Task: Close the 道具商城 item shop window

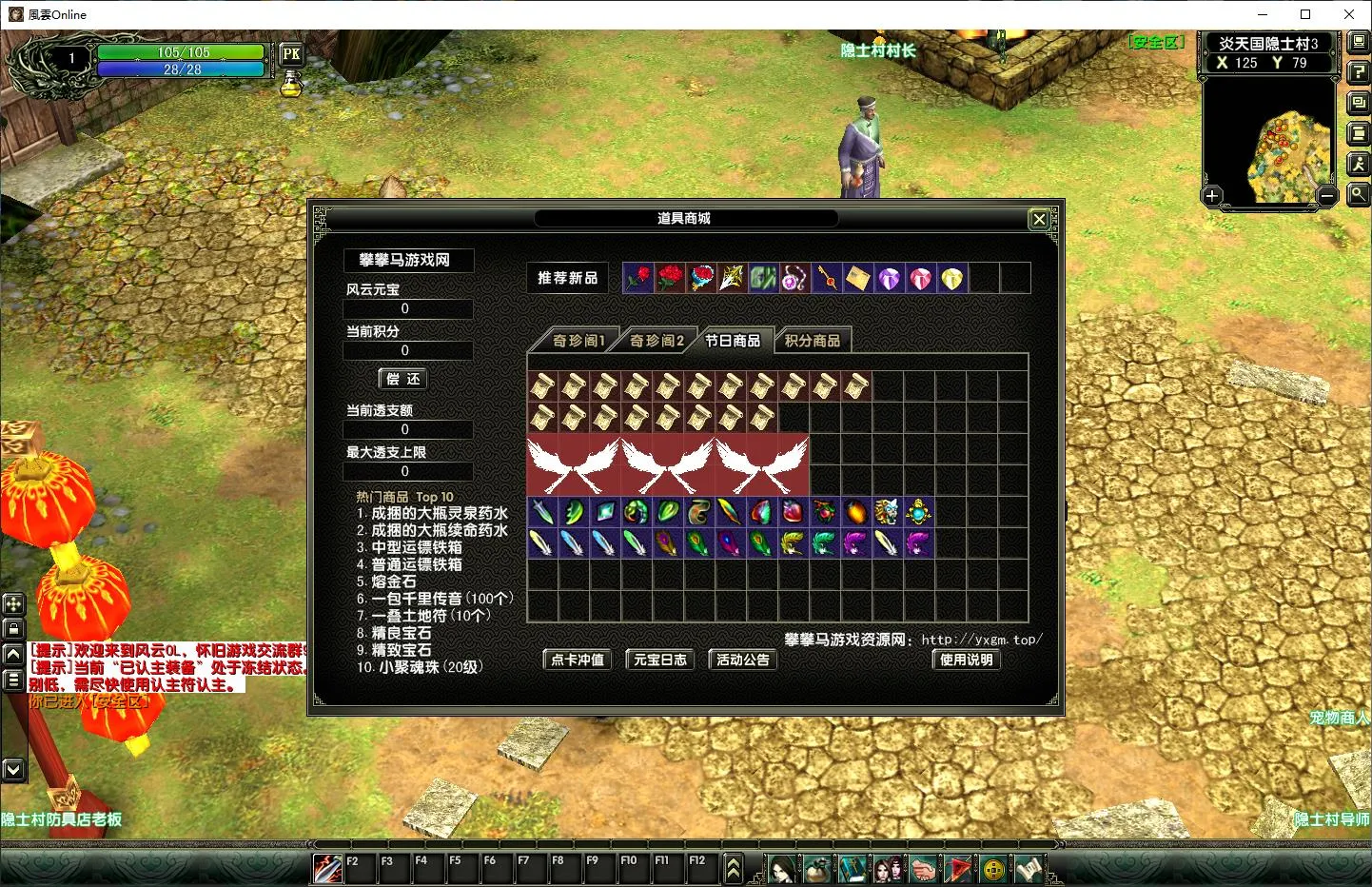Action: (1039, 219)
